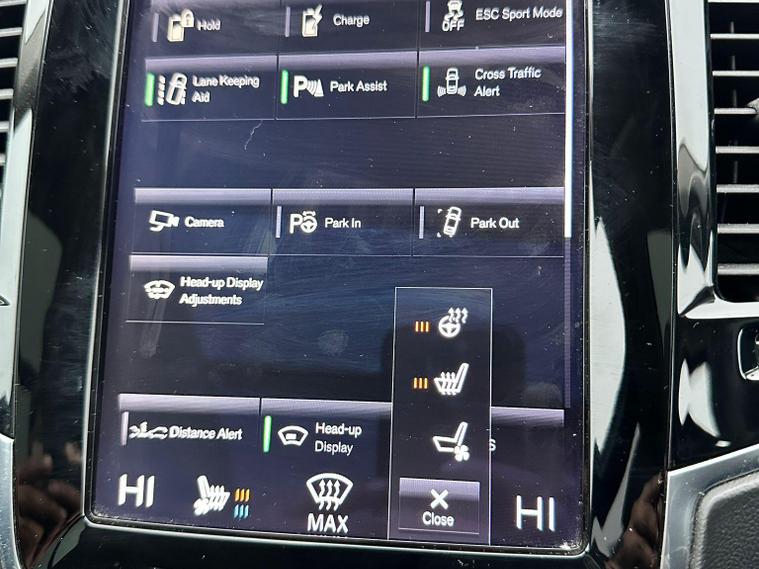Tap the left HI temperature setting
759x569 pixels.
(x=137, y=489)
